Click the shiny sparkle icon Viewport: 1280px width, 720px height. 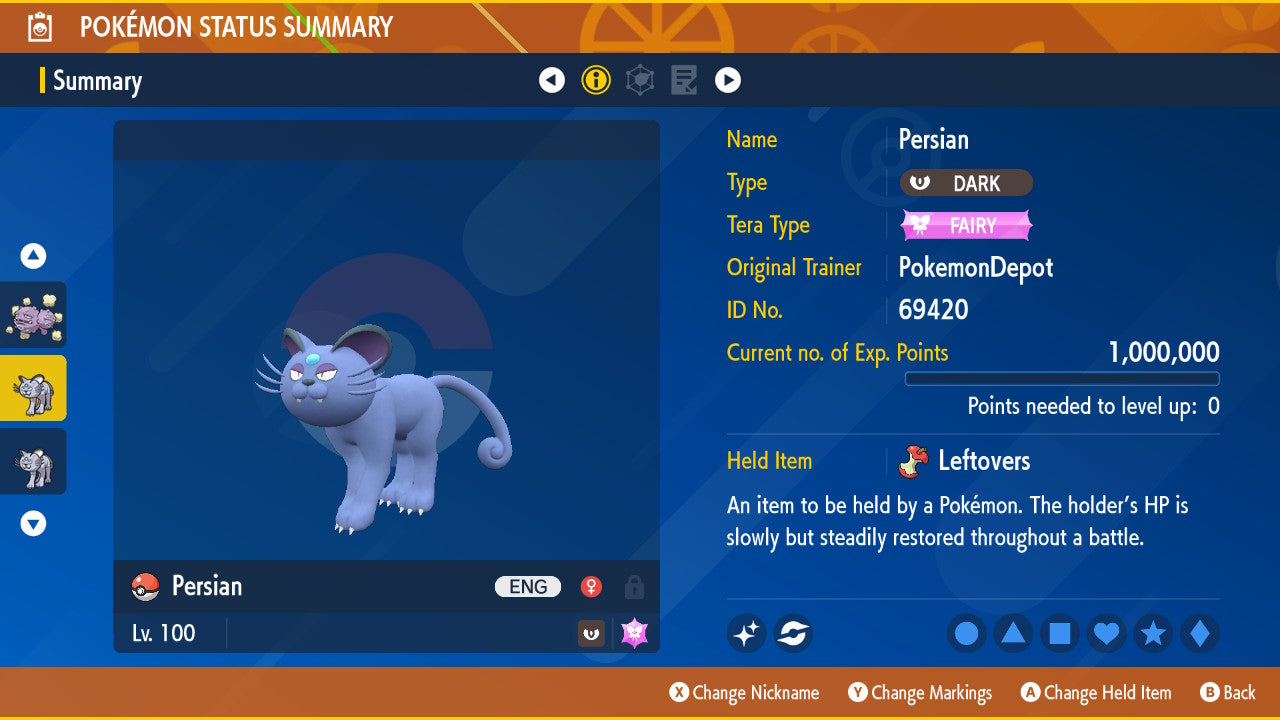tap(746, 633)
